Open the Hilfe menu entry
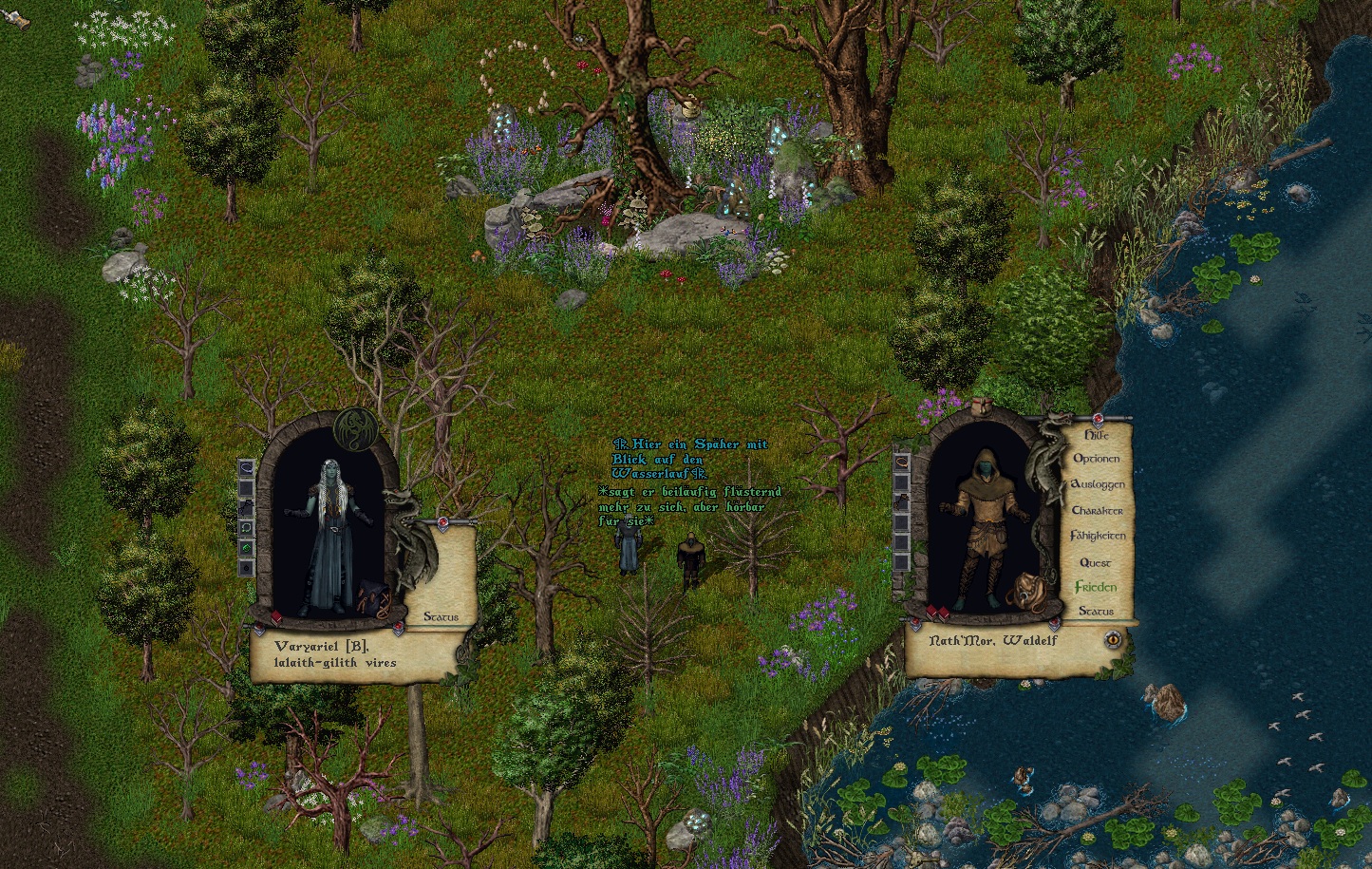Image resolution: width=1372 pixels, height=869 pixels. [x=1097, y=434]
